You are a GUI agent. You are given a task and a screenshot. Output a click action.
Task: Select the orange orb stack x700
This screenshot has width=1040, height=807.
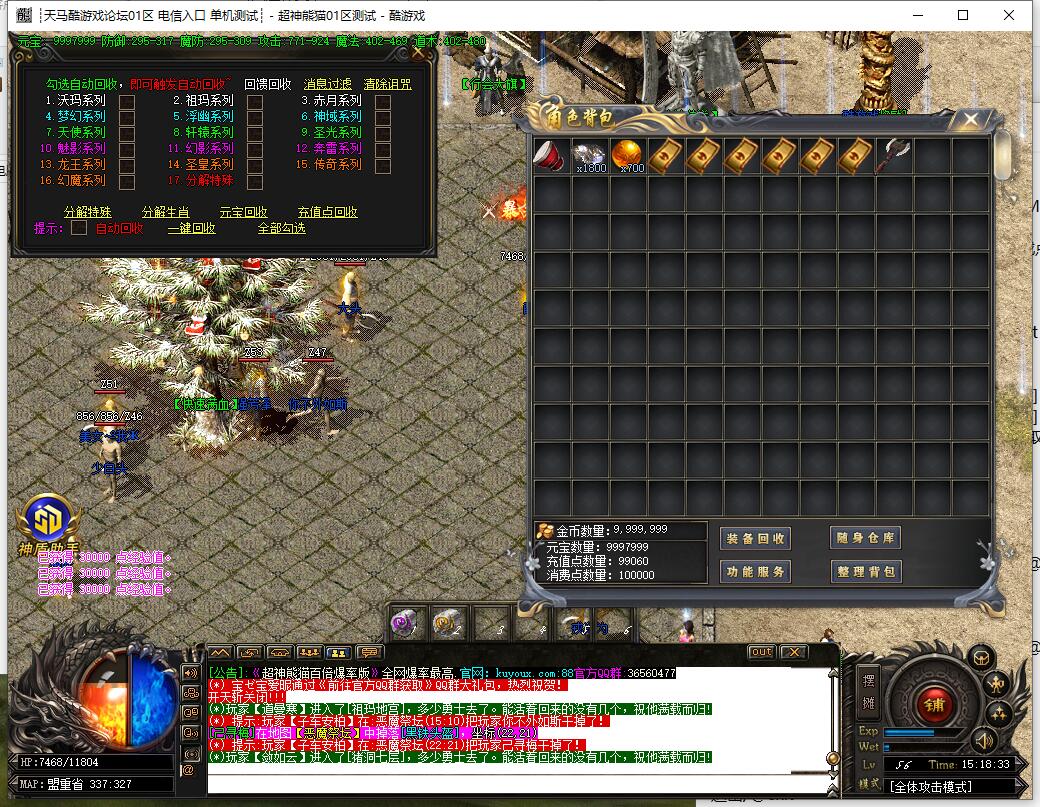629,156
